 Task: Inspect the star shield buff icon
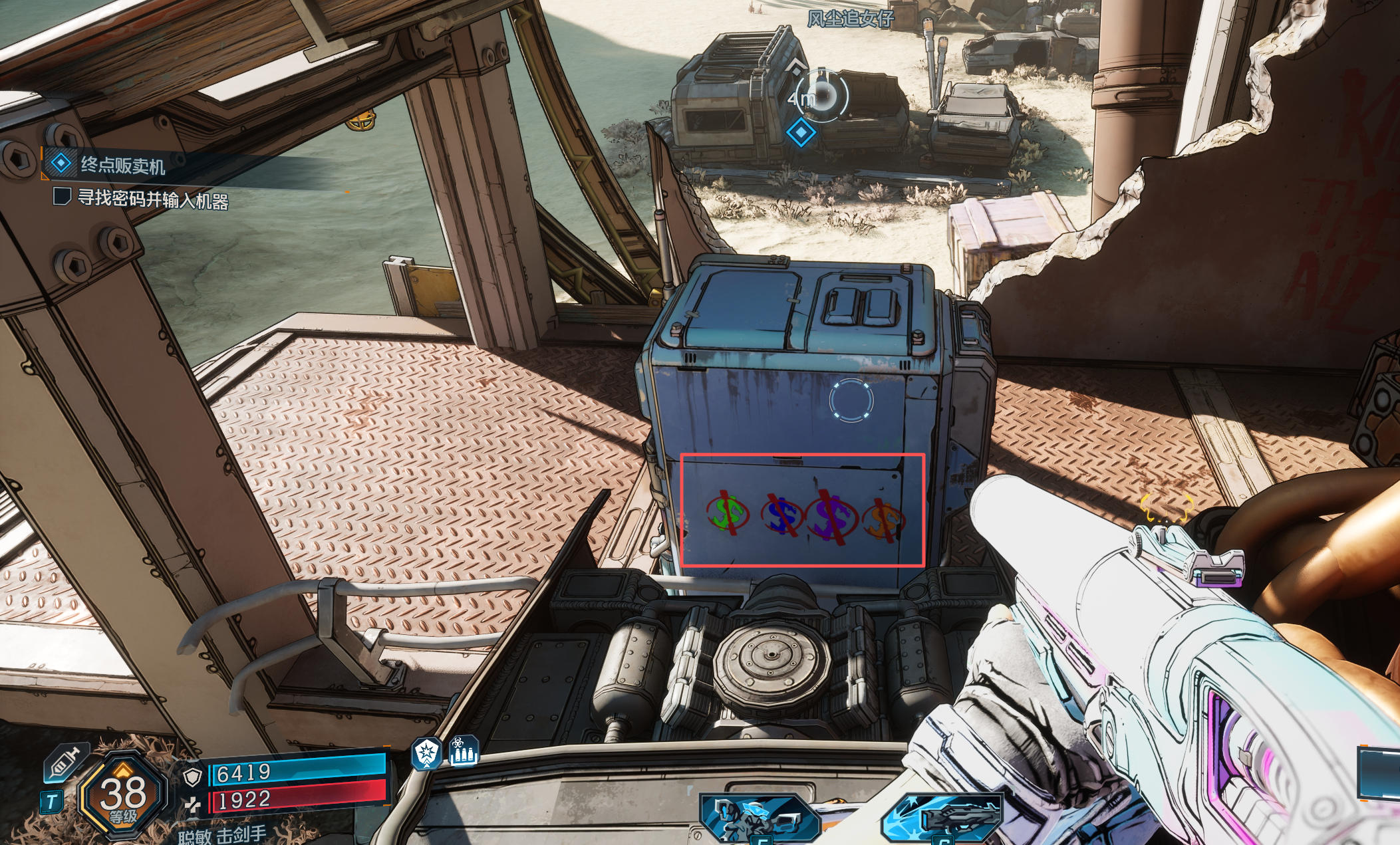click(x=426, y=753)
